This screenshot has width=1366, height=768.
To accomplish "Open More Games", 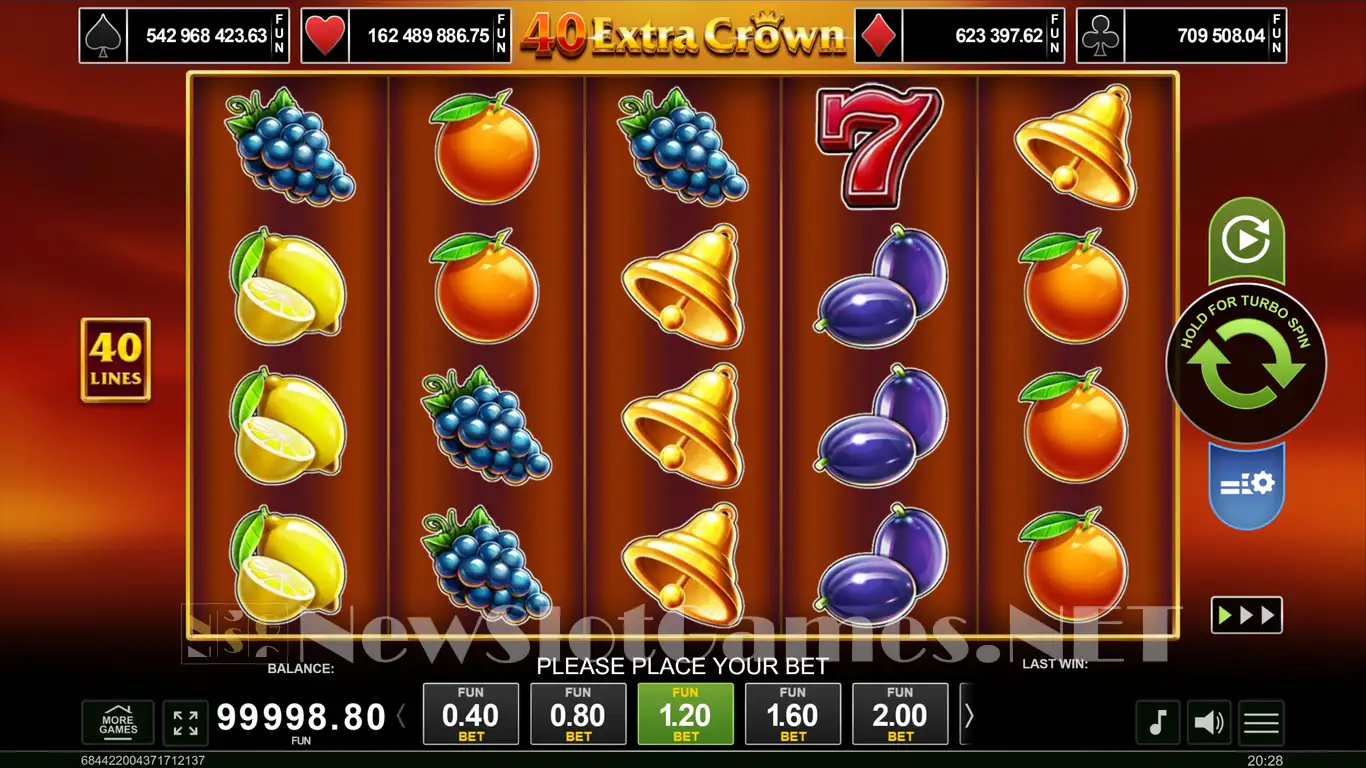I will pyautogui.click(x=118, y=723).
